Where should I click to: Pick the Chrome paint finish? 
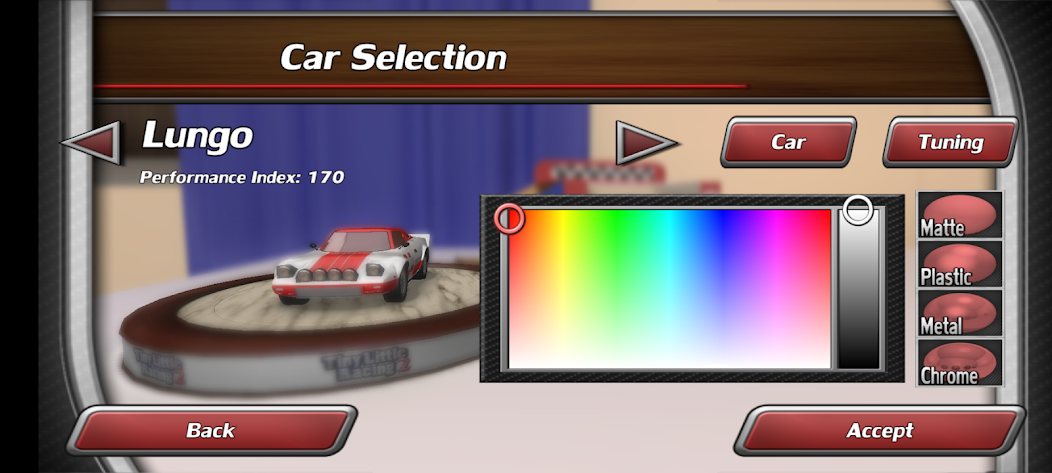click(959, 362)
